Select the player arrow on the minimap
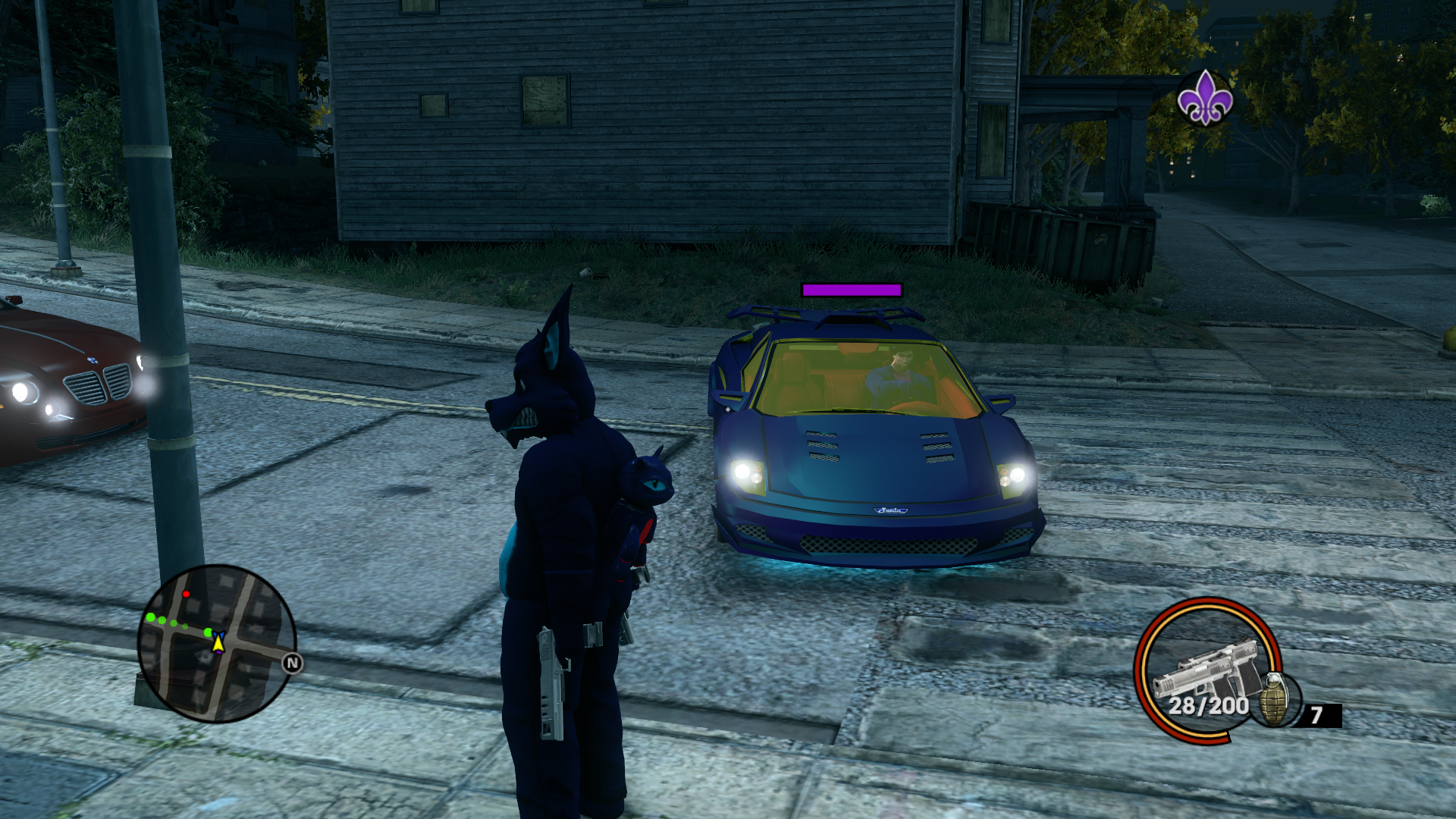Viewport: 1456px width, 819px height. (x=218, y=643)
